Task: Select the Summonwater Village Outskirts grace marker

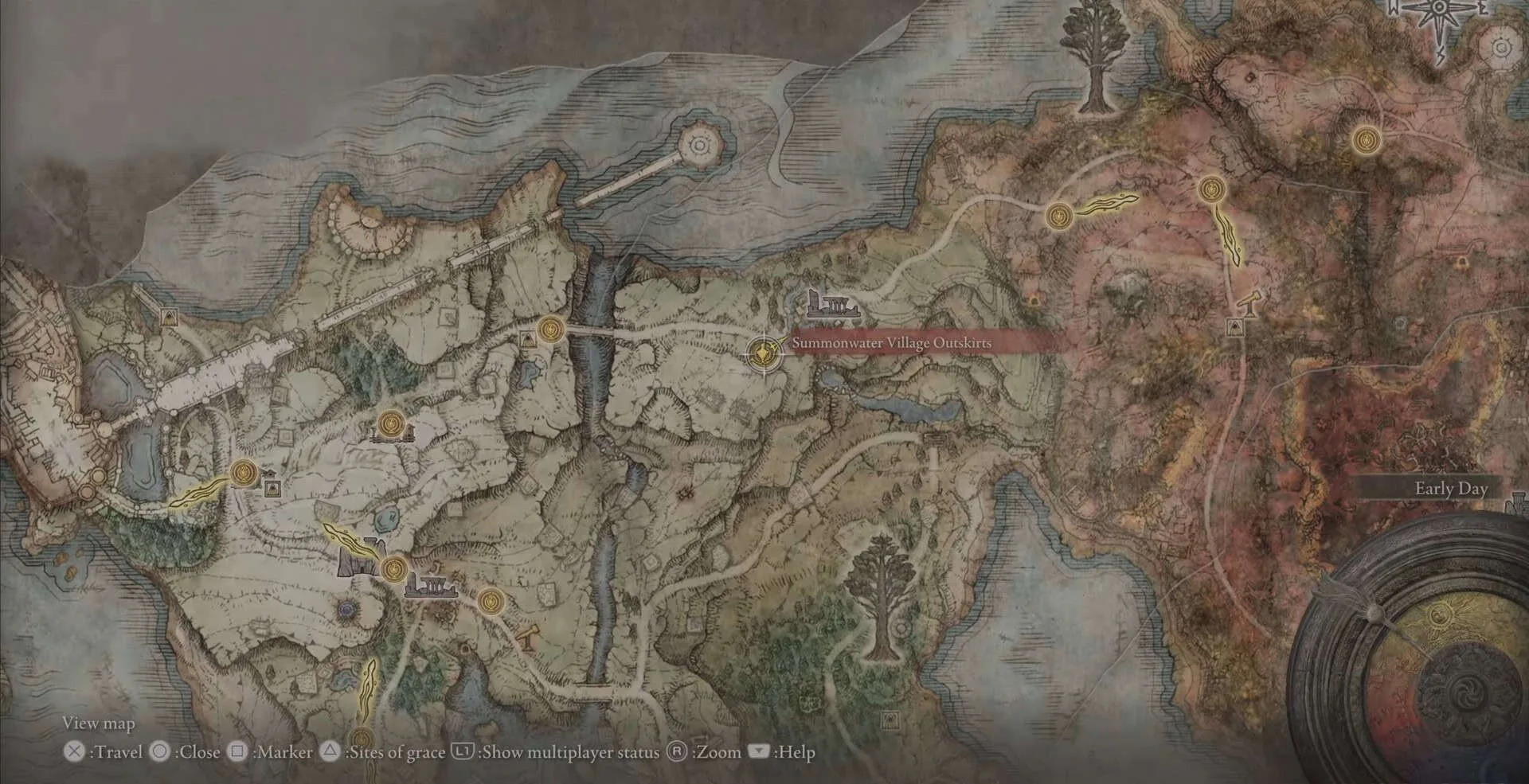Action: 764,352
